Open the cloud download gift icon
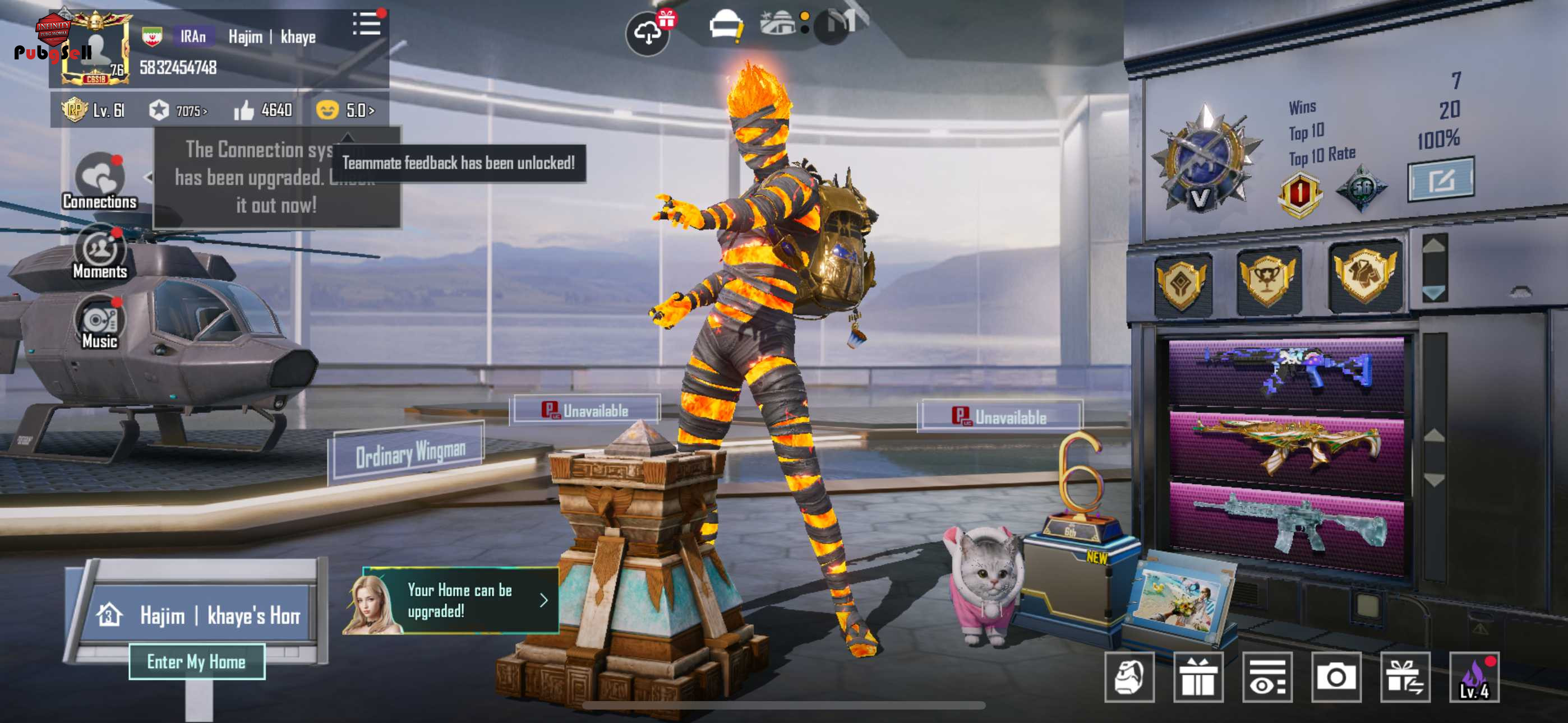The image size is (1568, 723). [648, 34]
